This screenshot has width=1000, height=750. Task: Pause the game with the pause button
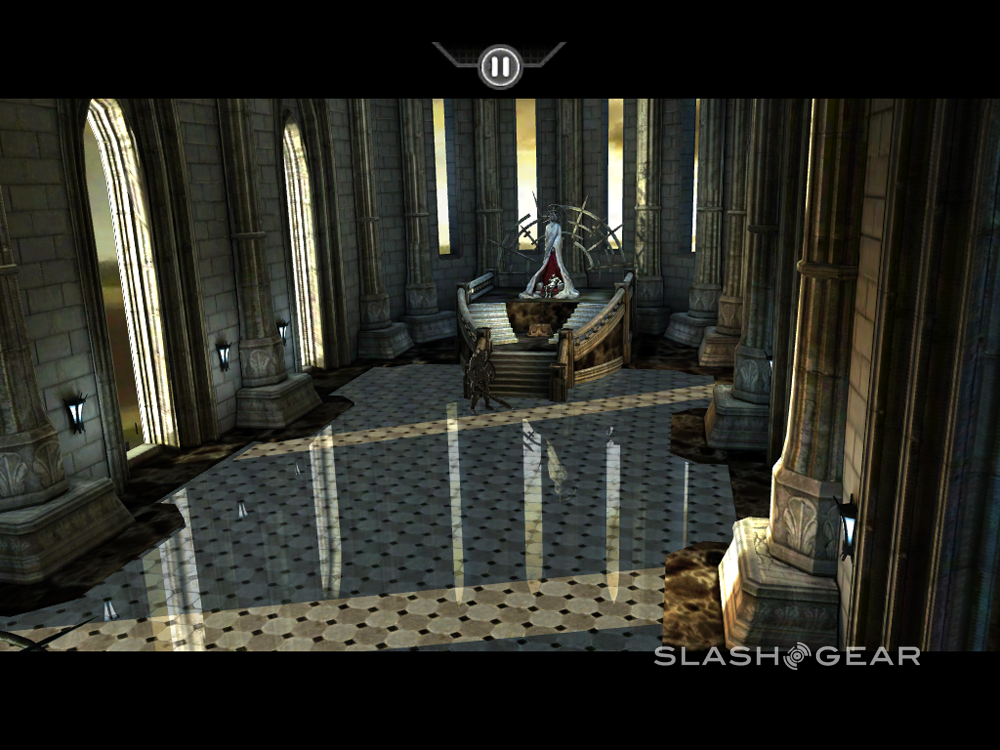[500, 67]
